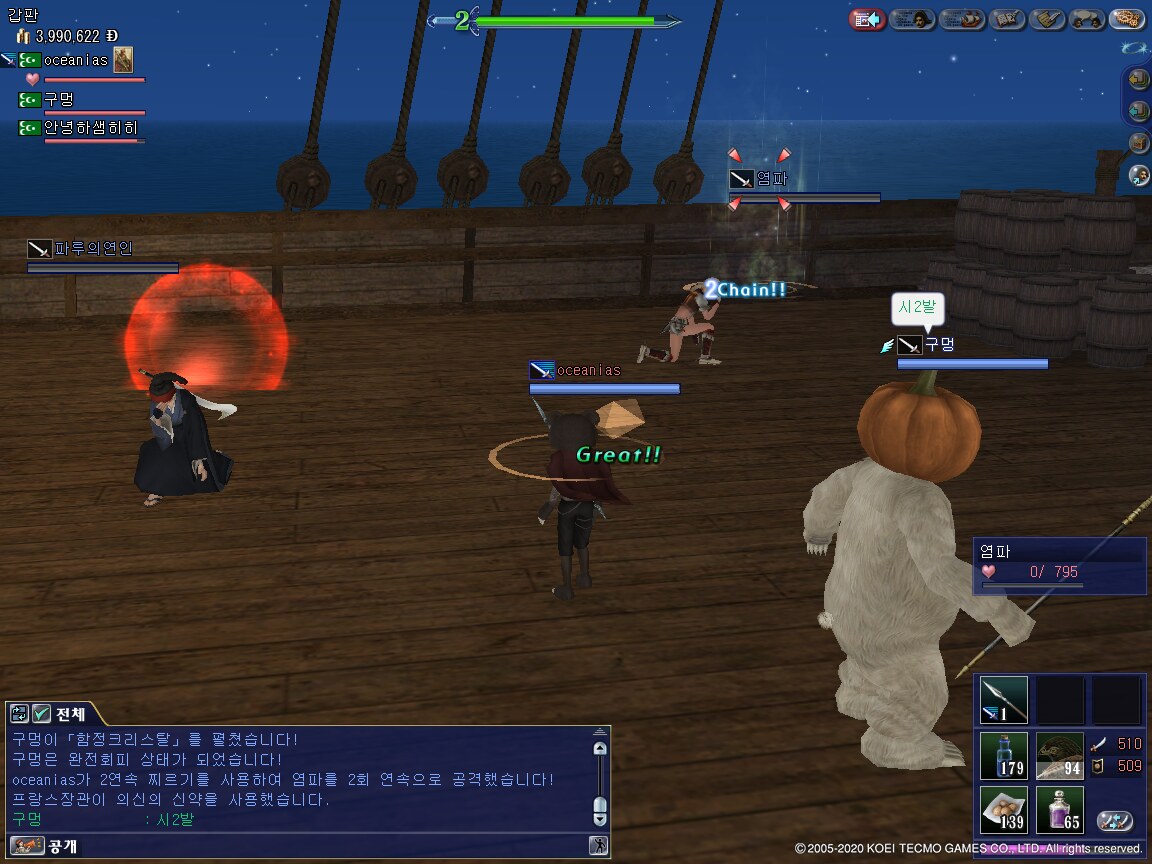Use the hawk feather item slot
This screenshot has width=1152, height=864.
[x=1059, y=756]
